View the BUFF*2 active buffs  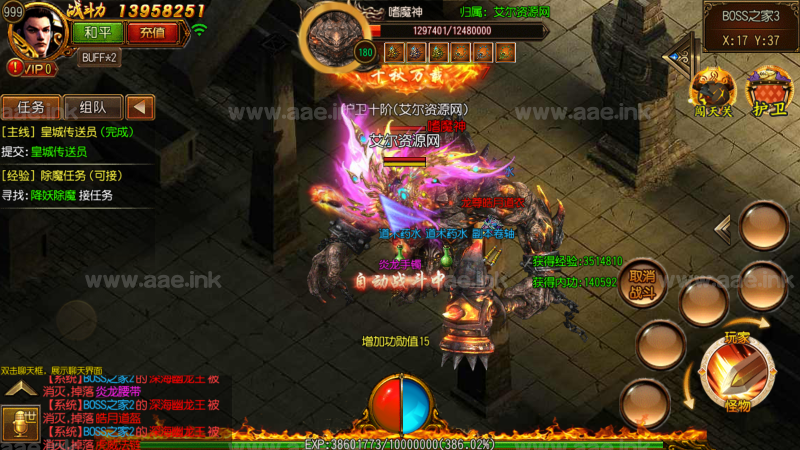click(x=99, y=57)
